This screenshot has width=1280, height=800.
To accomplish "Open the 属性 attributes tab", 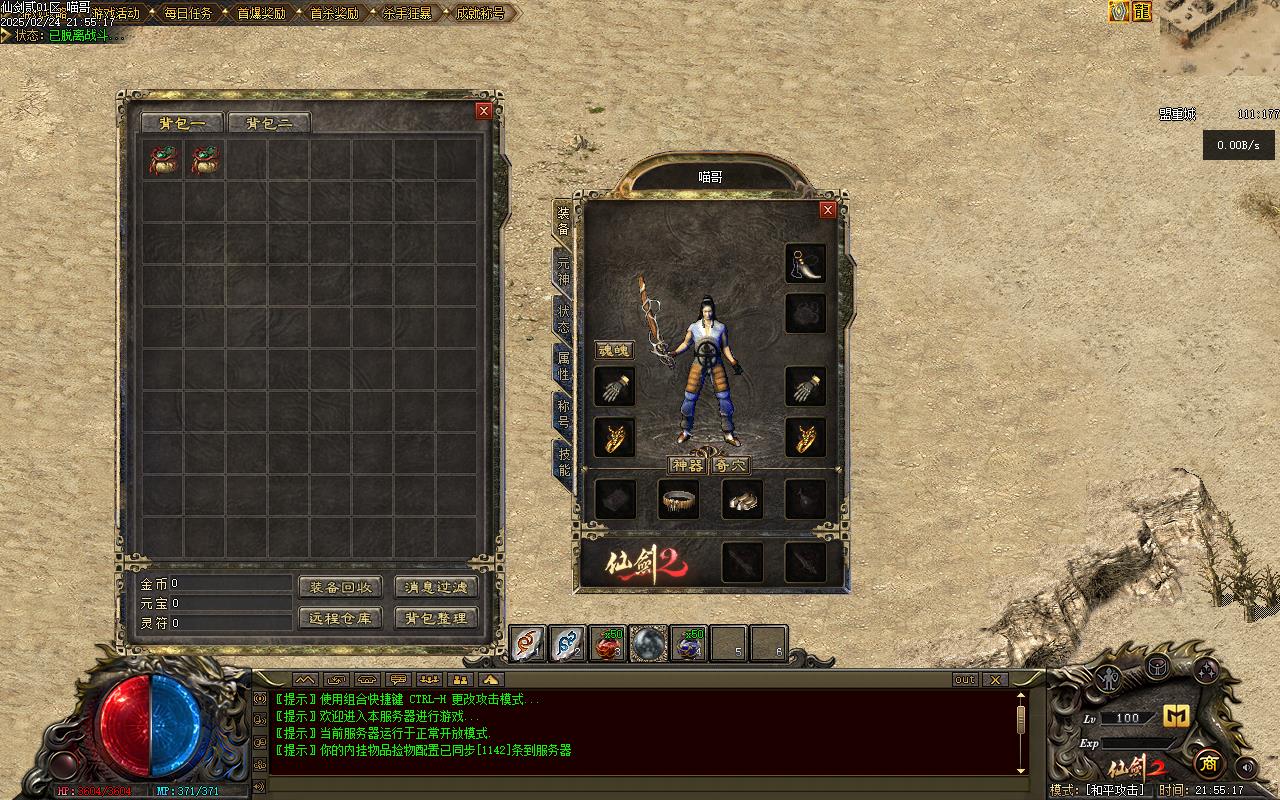I will click(564, 366).
